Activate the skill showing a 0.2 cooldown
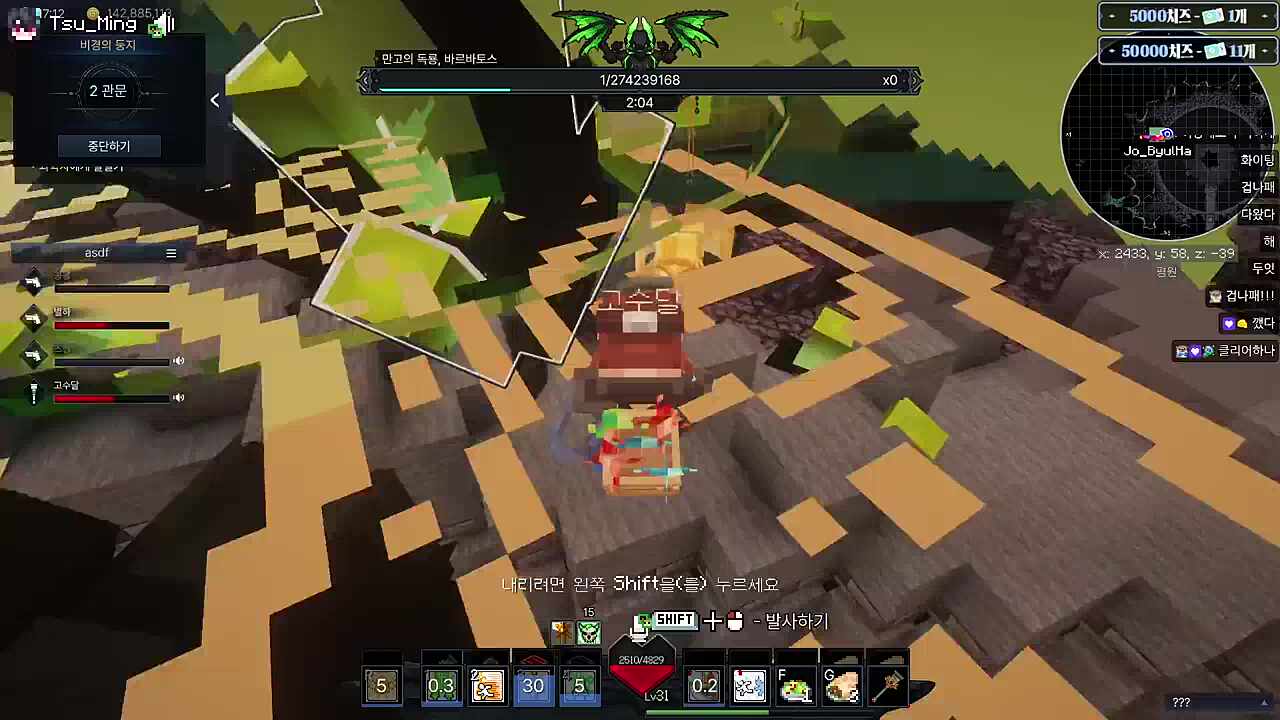The image size is (1280, 720). [704, 686]
